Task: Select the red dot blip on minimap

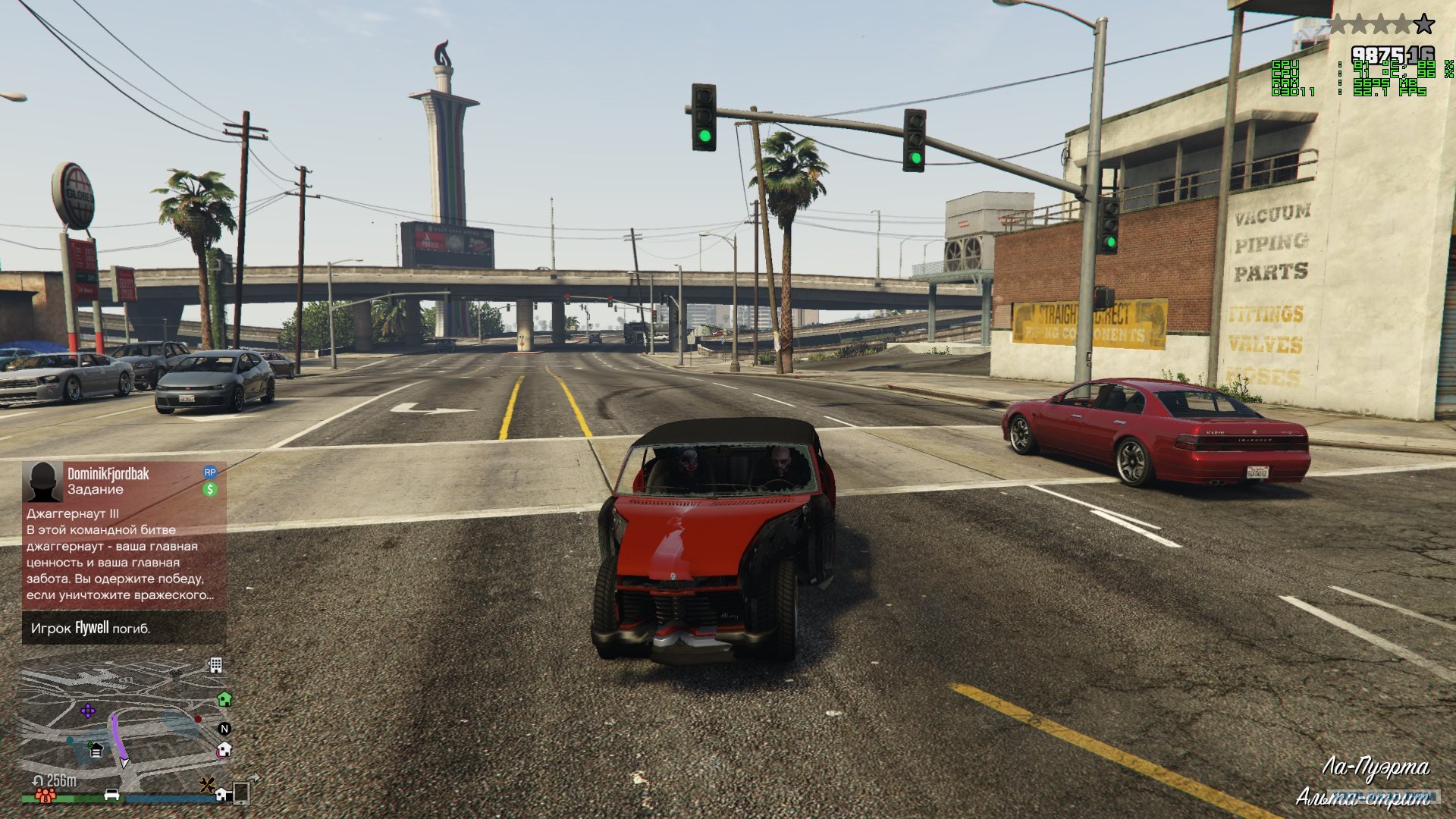Action: [x=199, y=718]
